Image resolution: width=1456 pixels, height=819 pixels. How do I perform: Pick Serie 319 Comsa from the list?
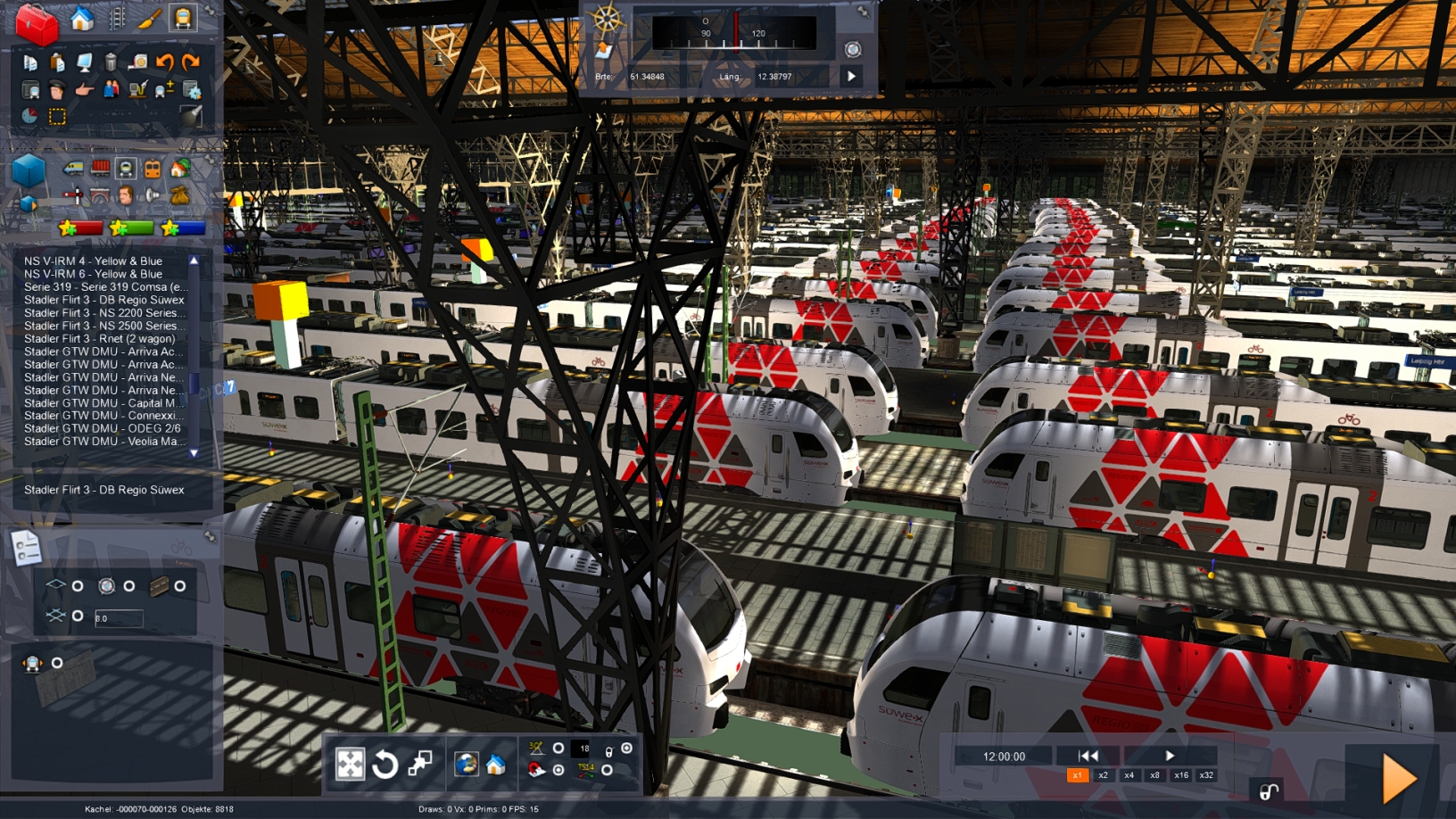tap(104, 287)
